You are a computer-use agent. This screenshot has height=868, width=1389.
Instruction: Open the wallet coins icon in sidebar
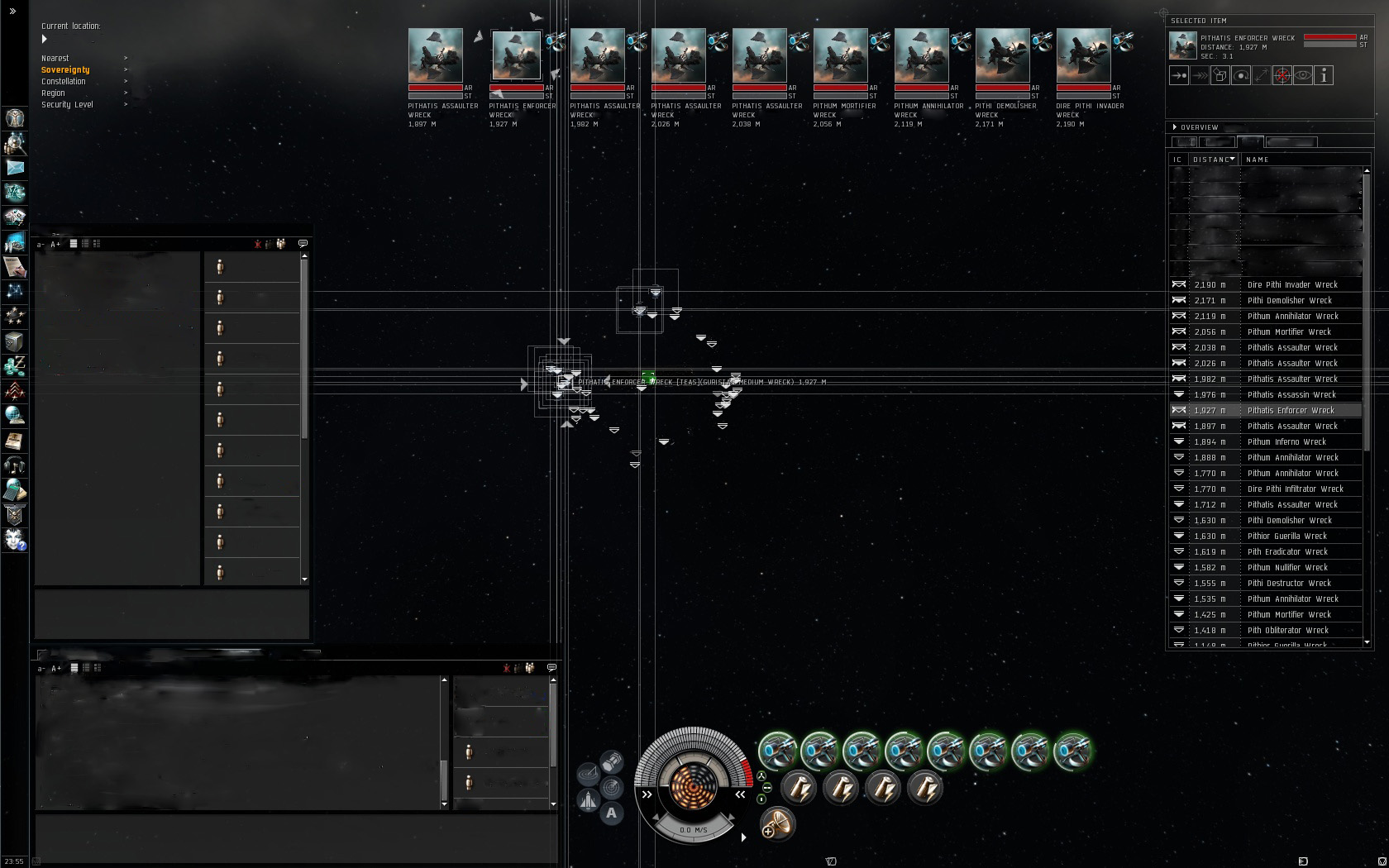(14, 366)
